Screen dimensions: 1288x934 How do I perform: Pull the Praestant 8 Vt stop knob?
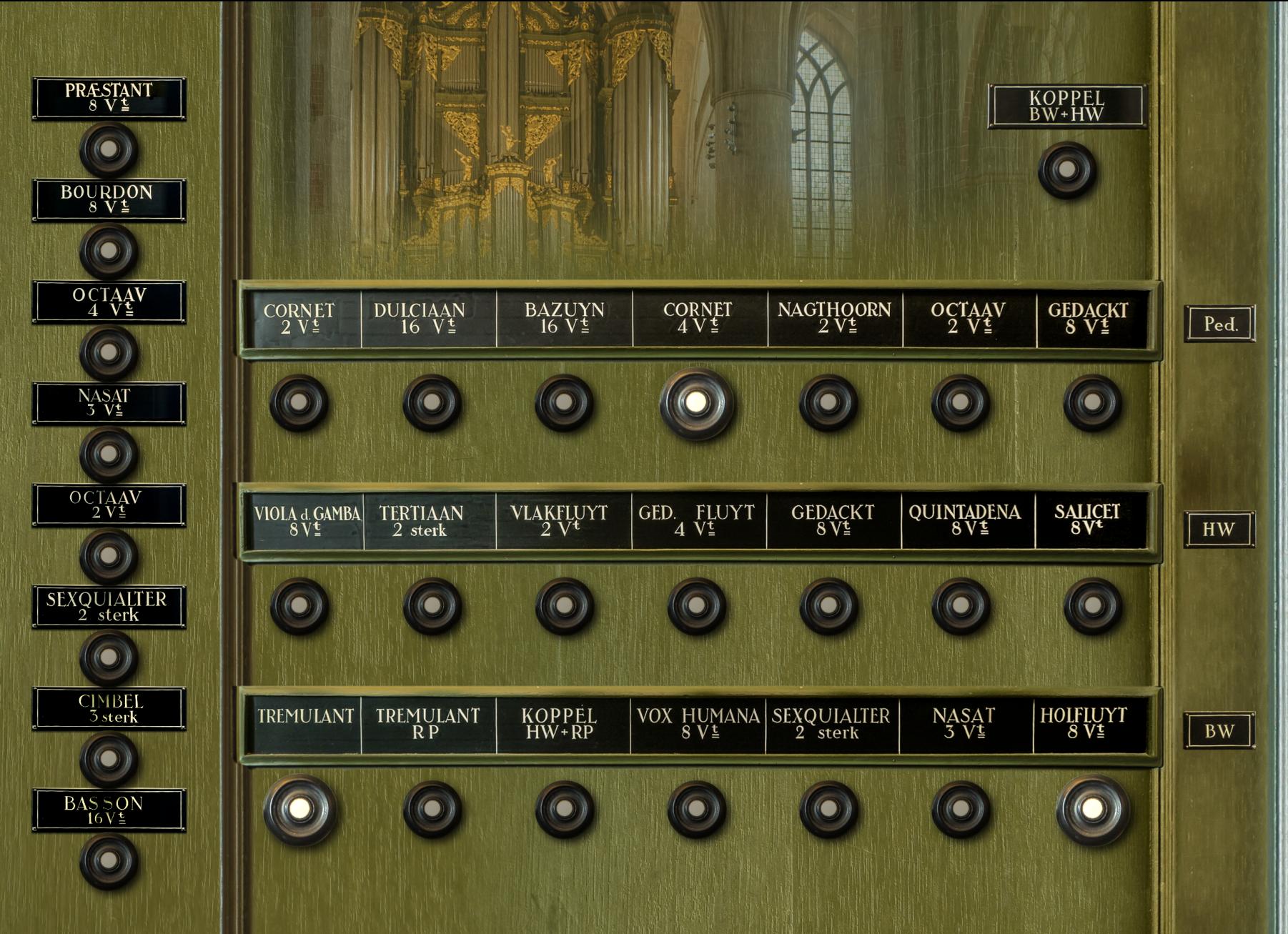(109, 149)
